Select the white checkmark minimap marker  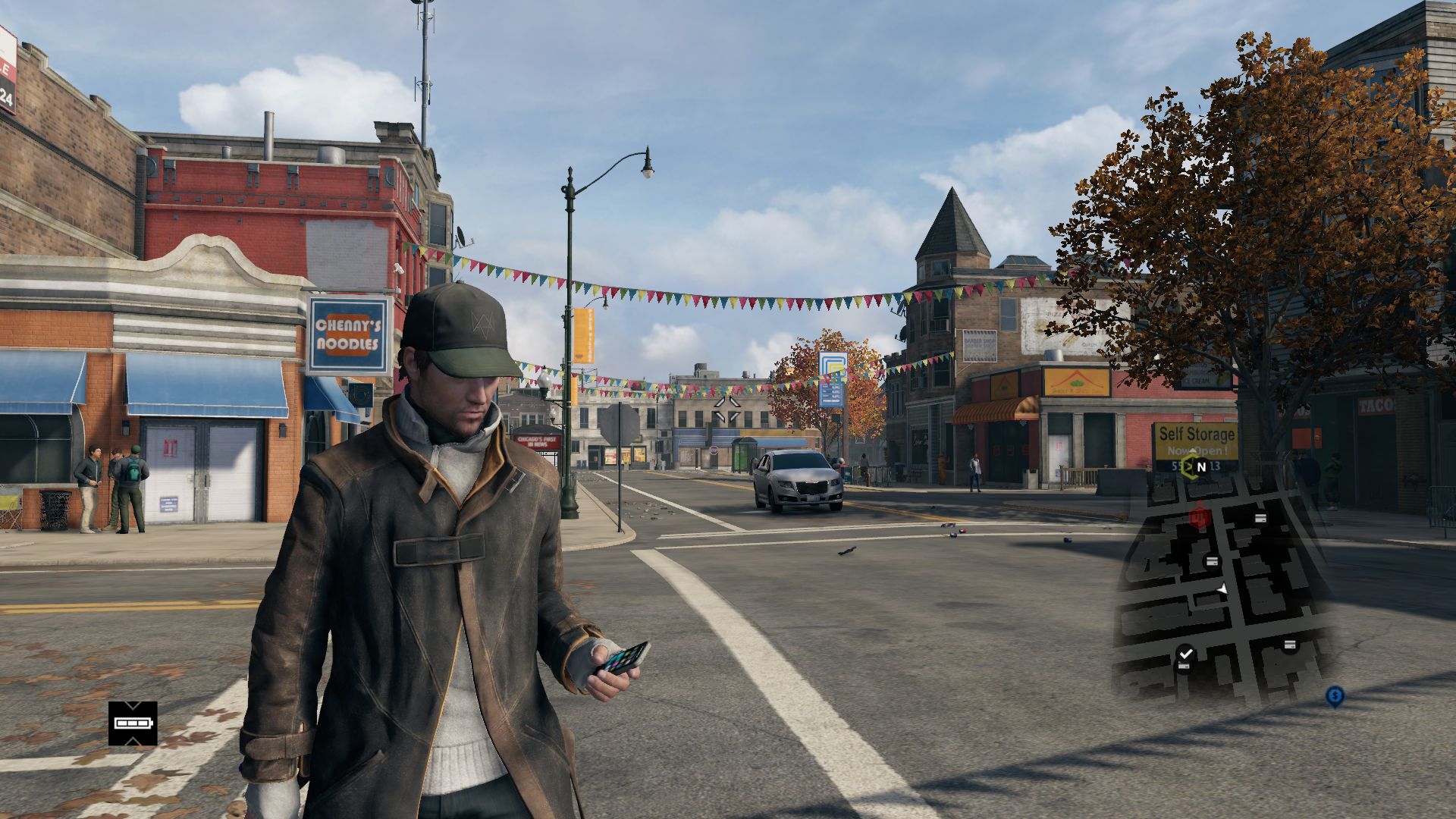[1186, 652]
